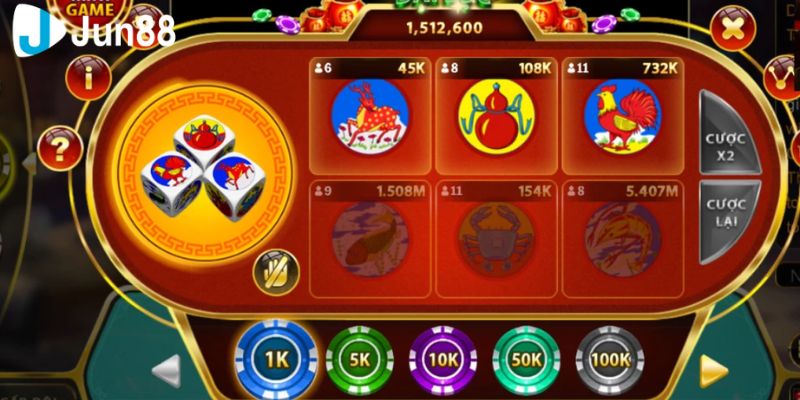Screen dimensions: 800x400
Task: Click the Jun88 logo
Action: click(95, 30)
